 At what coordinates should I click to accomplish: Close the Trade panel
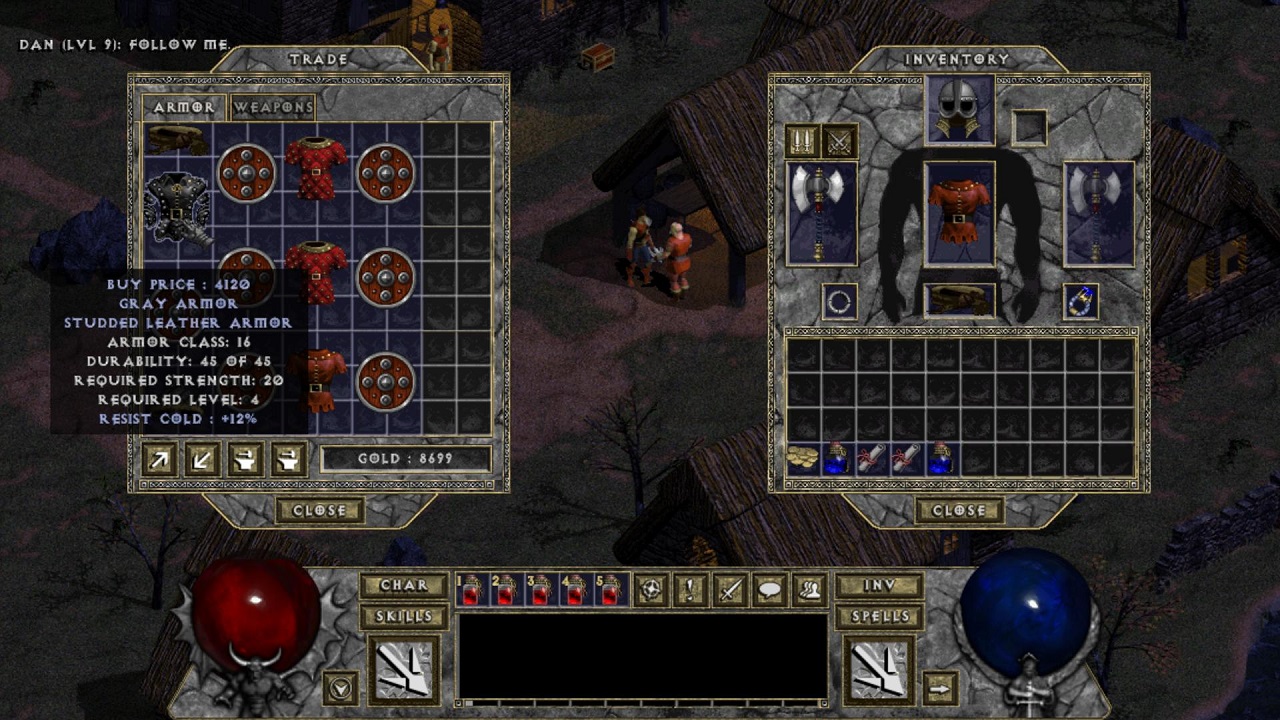(319, 510)
